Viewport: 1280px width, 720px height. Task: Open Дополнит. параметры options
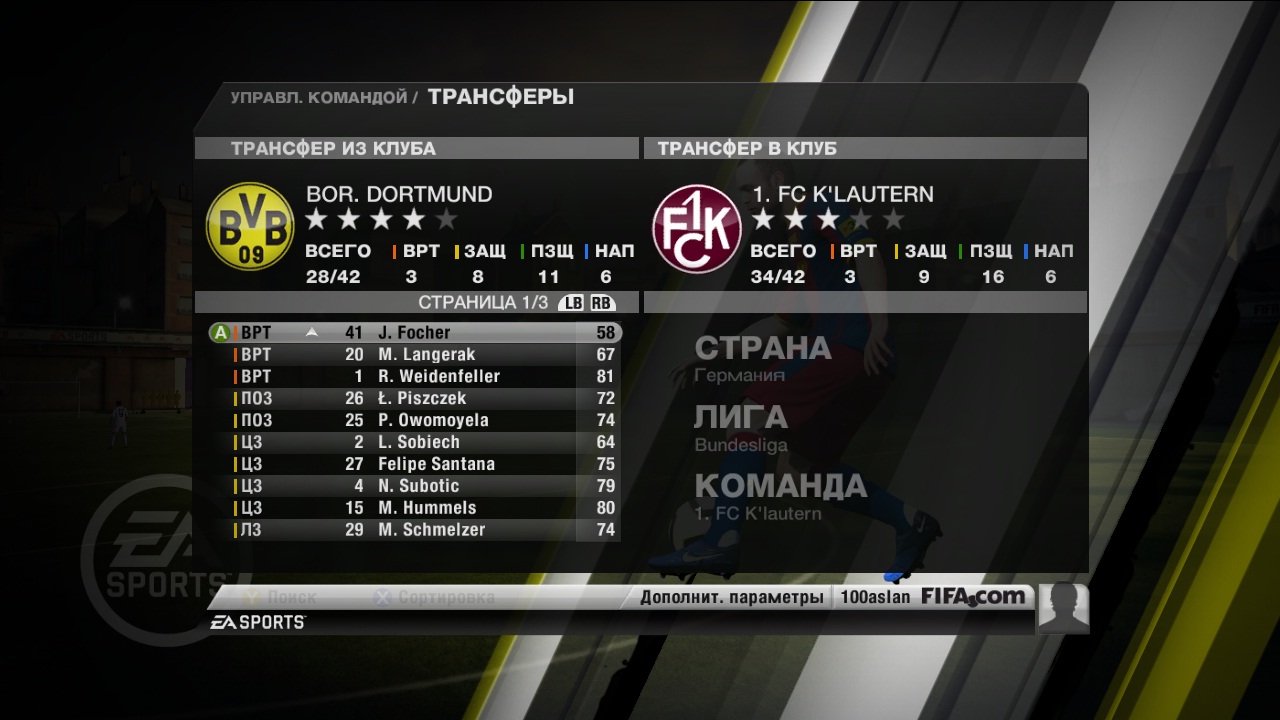pyautogui.click(x=731, y=598)
